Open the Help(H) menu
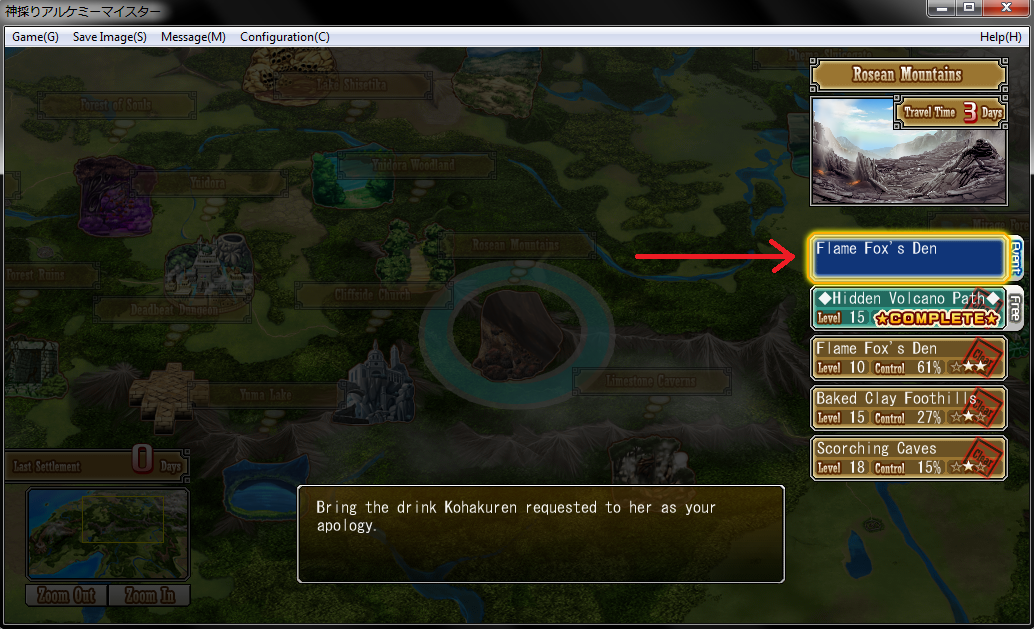Viewport: 1034px width, 629px height. coord(1000,37)
